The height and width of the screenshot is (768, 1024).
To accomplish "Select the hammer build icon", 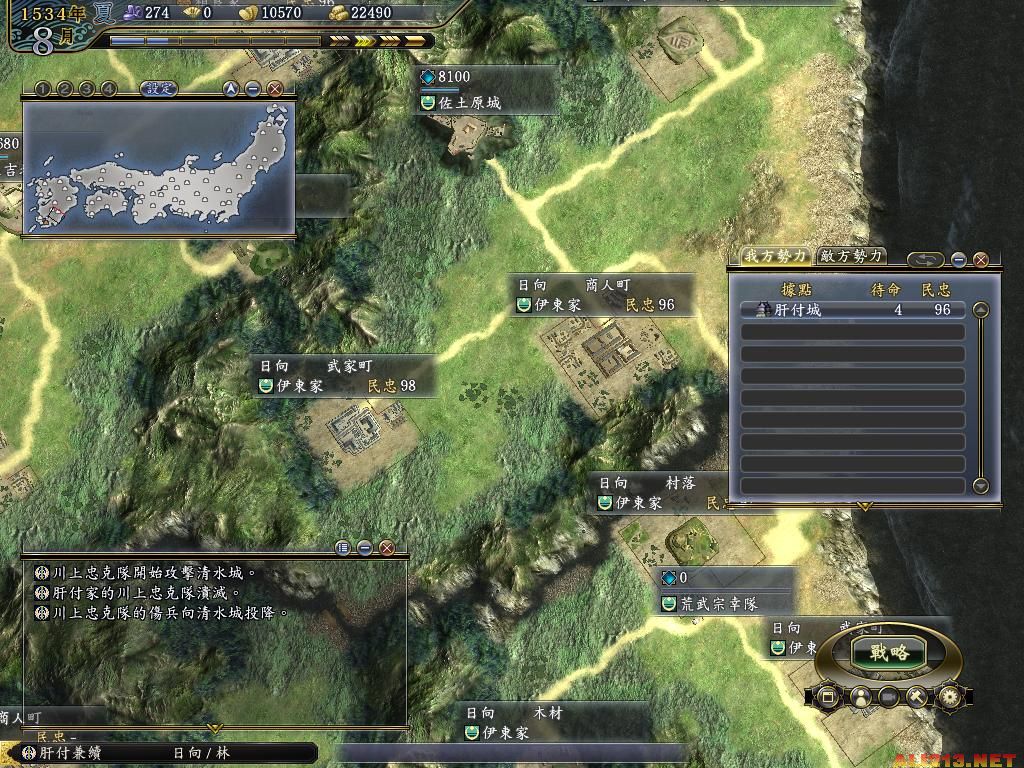I will pyautogui.click(x=917, y=696).
